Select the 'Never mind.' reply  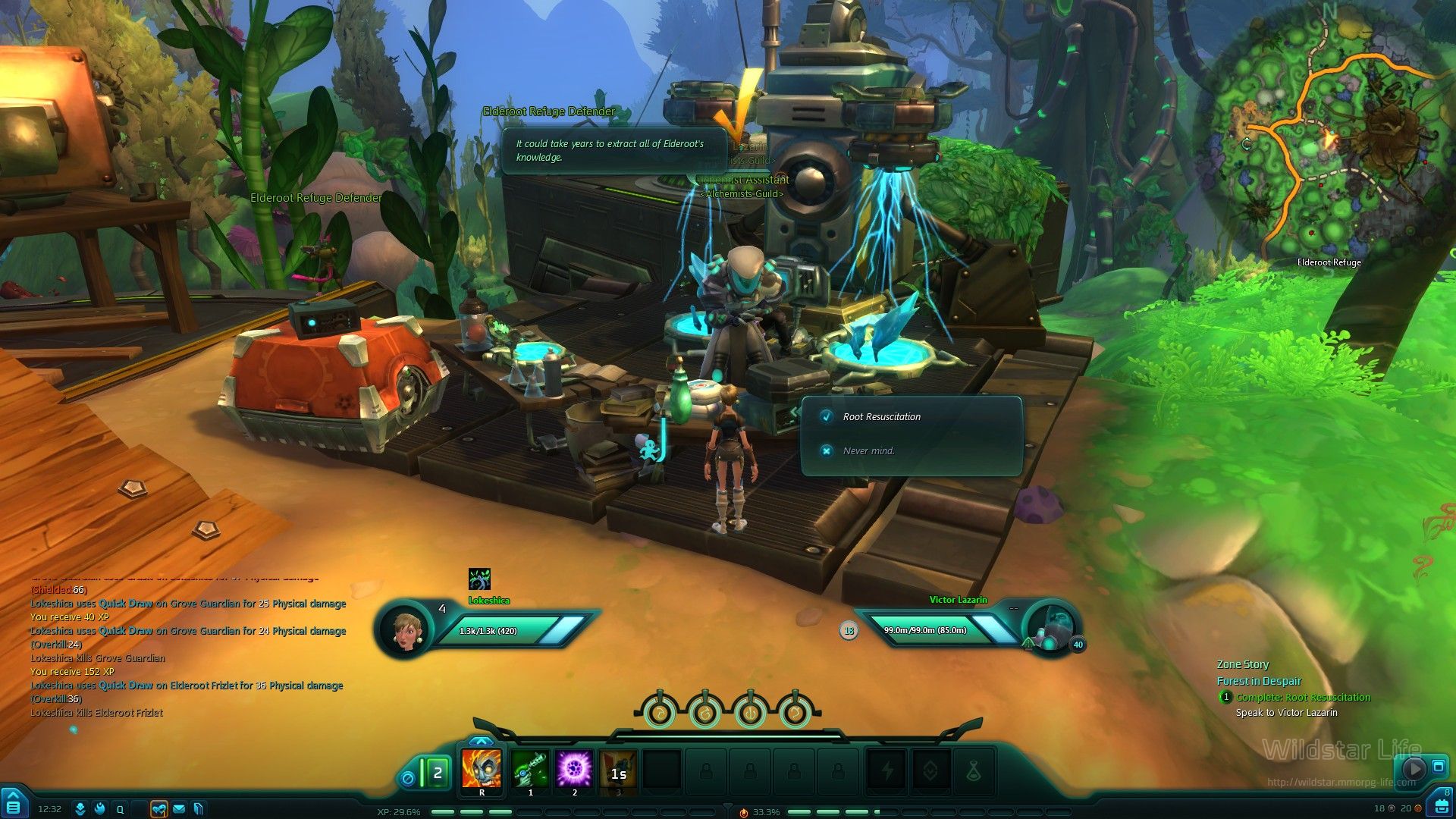[868, 451]
